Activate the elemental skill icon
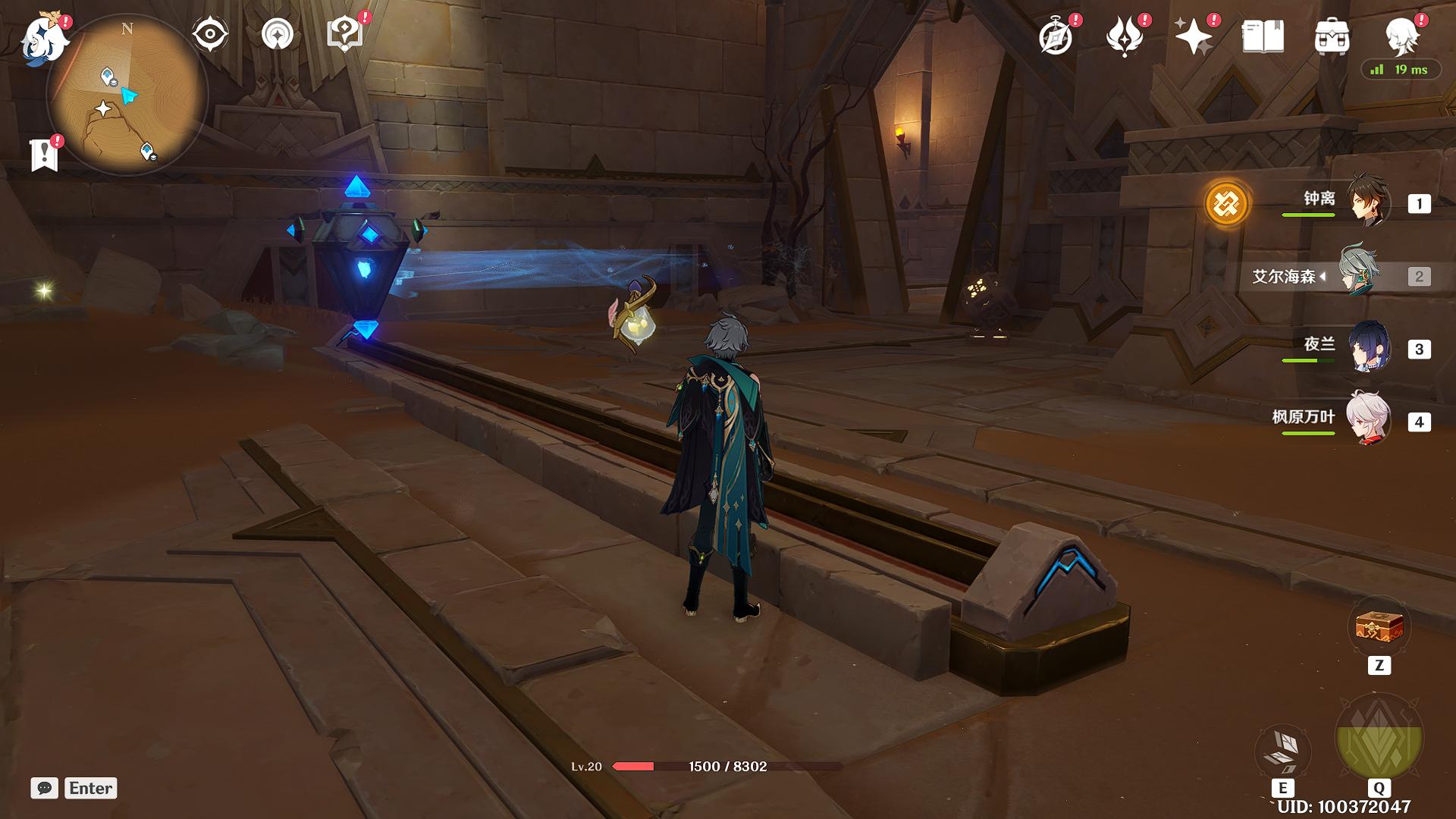 point(1282,751)
